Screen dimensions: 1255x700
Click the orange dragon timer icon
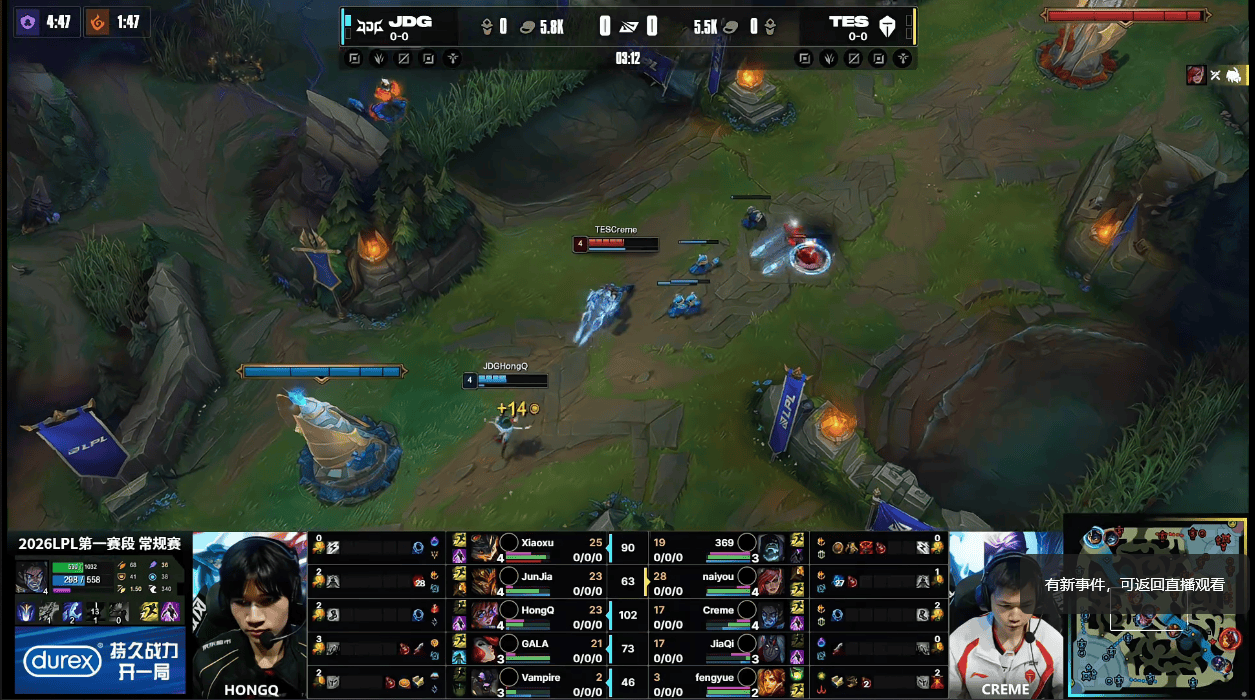tap(98, 21)
